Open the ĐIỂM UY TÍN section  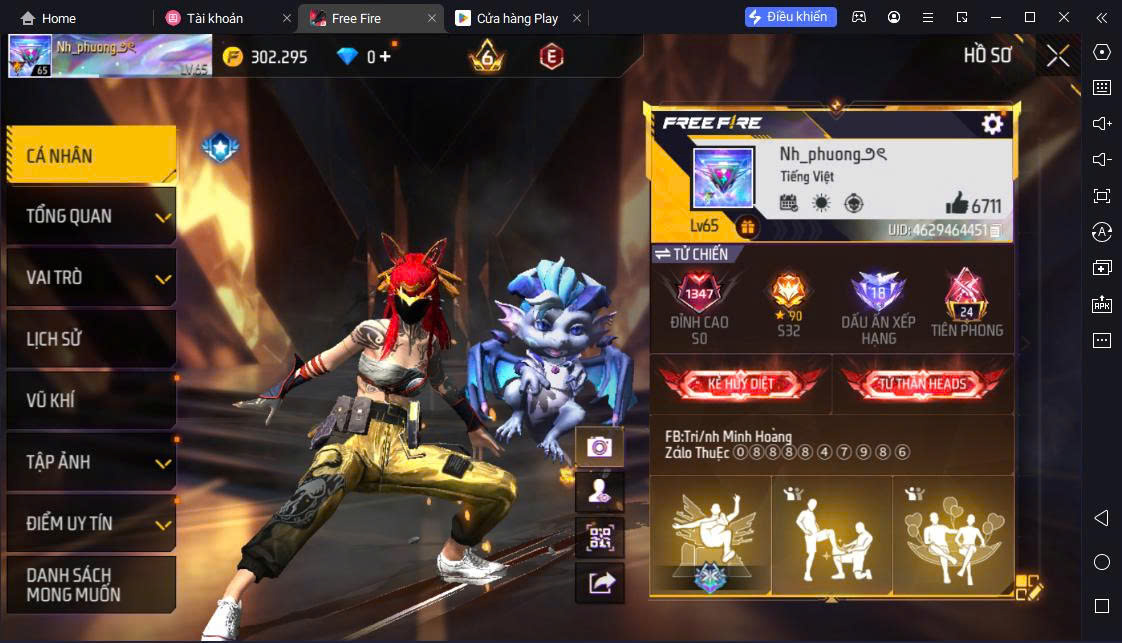coord(91,523)
